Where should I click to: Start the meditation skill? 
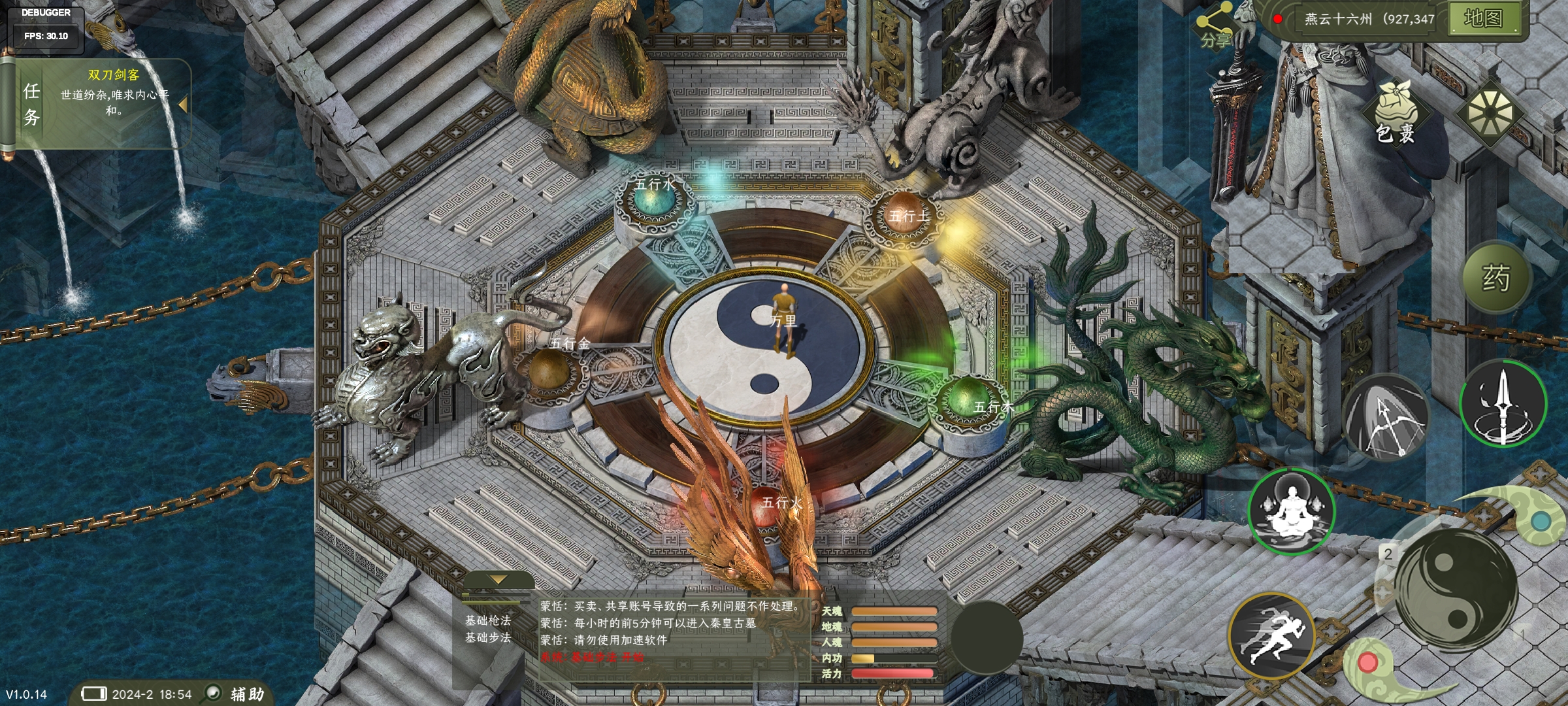tap(1290, 511)
